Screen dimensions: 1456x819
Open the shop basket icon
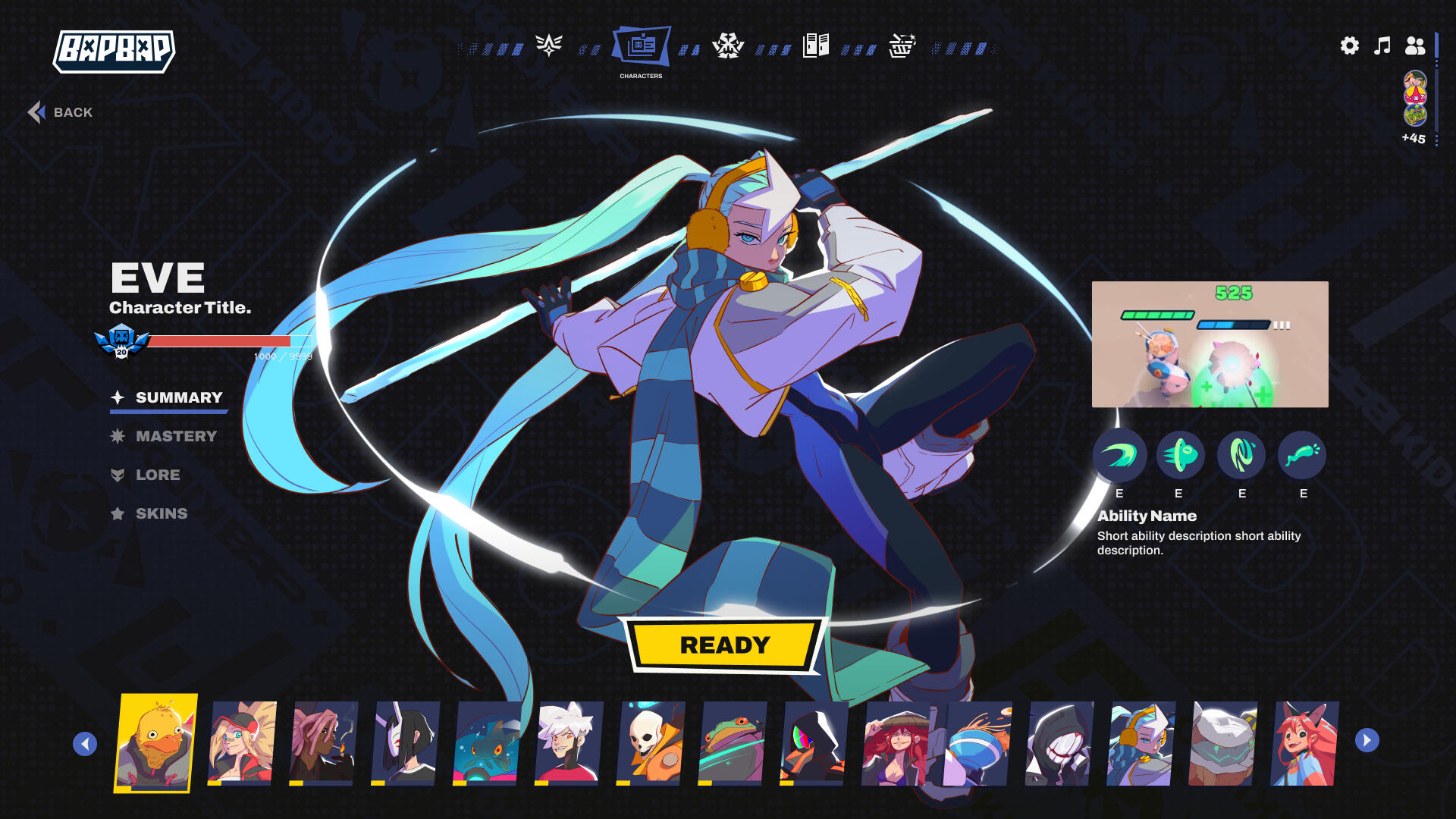click(902, 45)
